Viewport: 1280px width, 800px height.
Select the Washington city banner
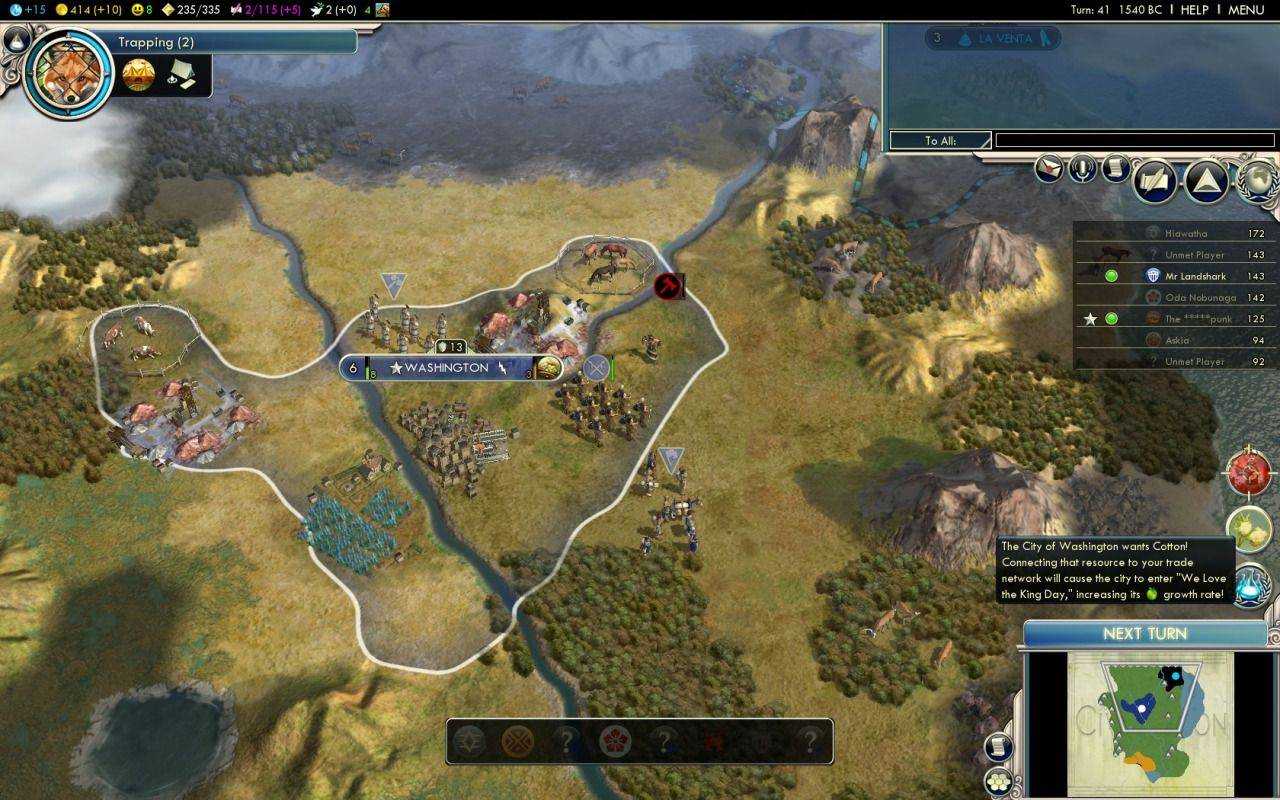(450, 368)
